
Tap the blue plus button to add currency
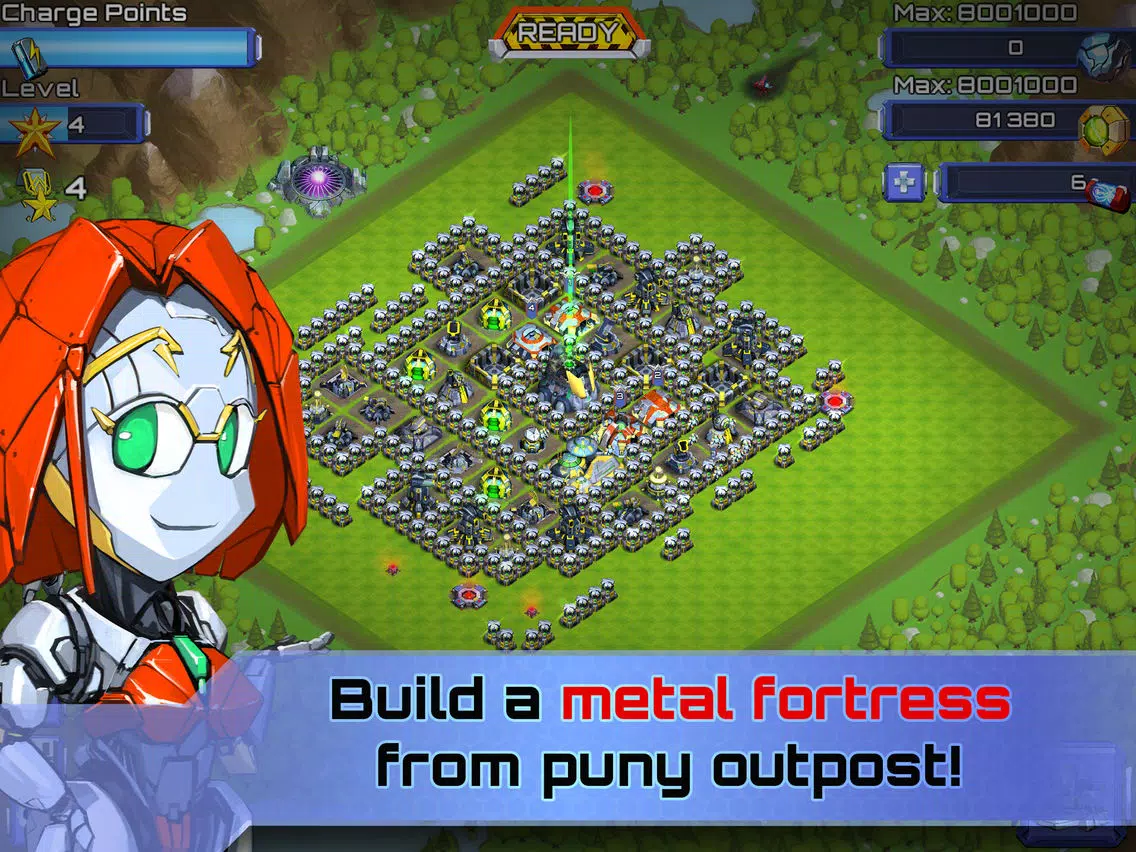coord(903,182)
